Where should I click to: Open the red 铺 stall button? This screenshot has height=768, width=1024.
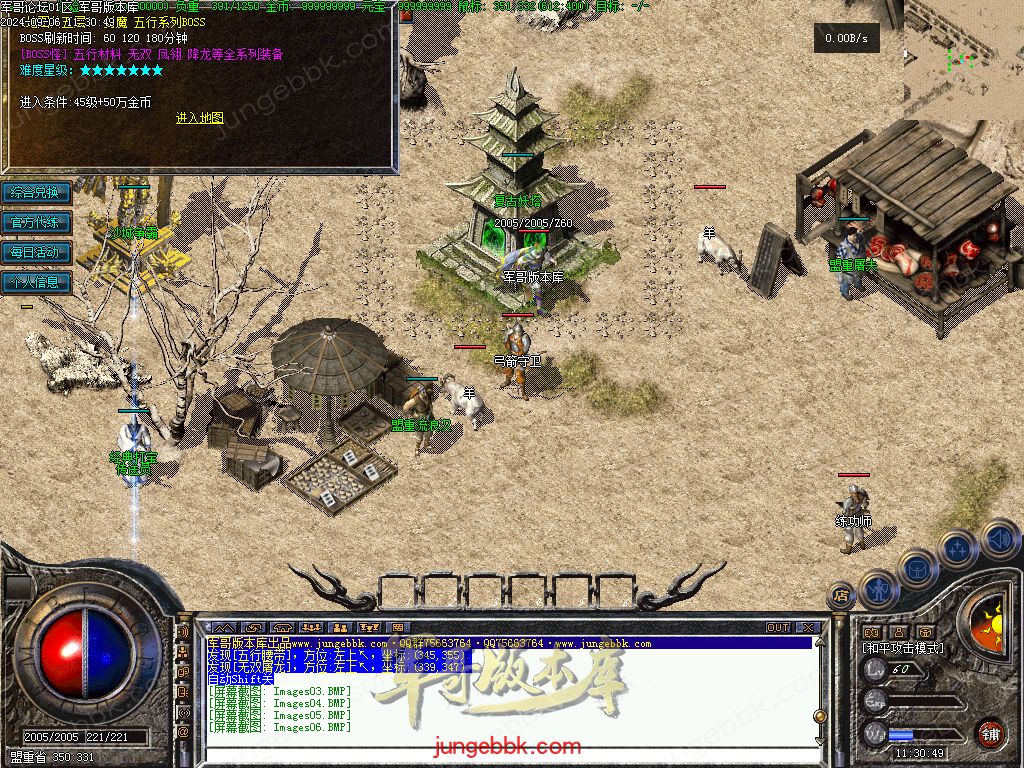989,733
